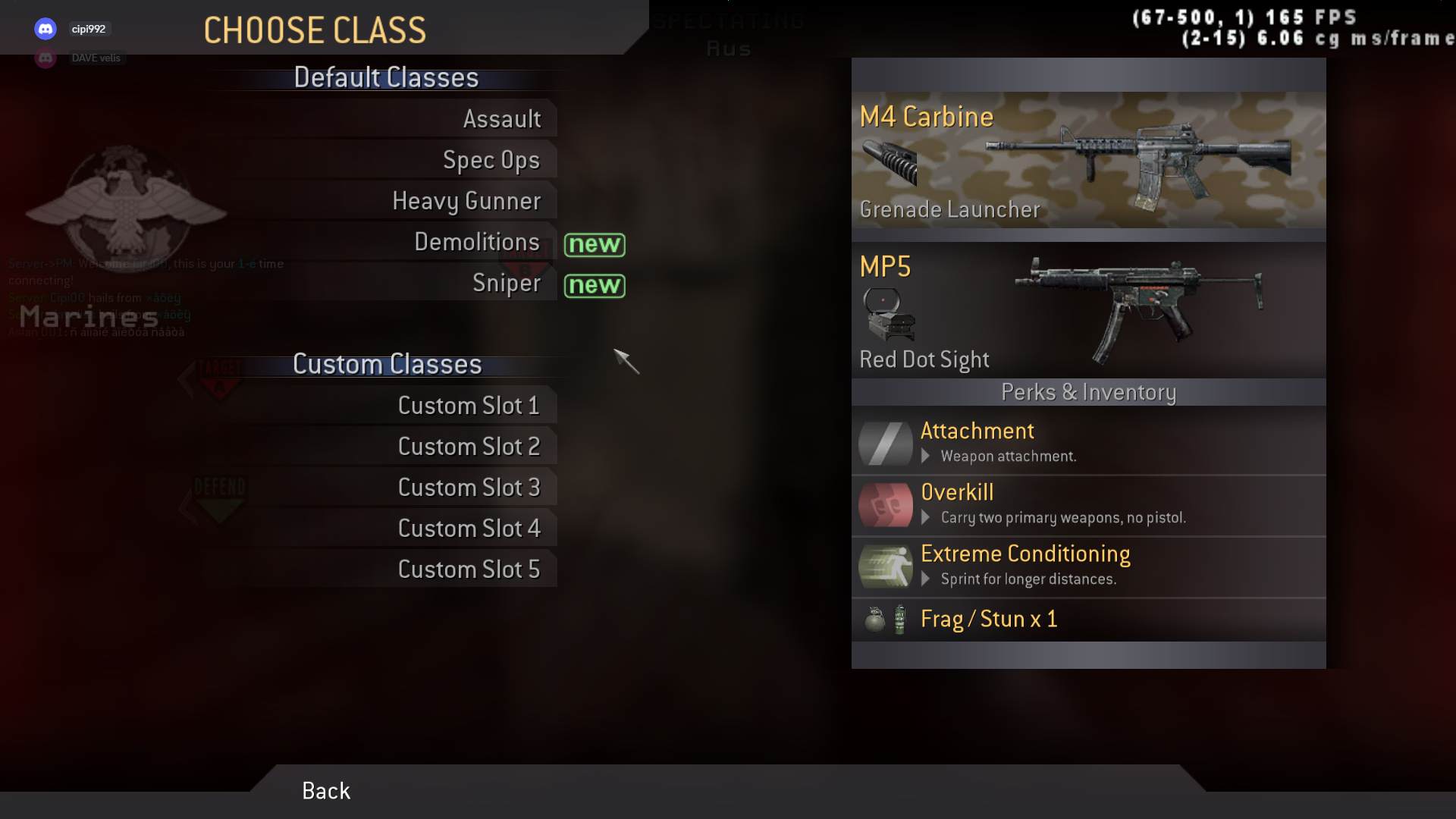This screenshot has width=1456, height=819.
Task: Expand the Overkill perk description arrow
Action: point(926,518)
